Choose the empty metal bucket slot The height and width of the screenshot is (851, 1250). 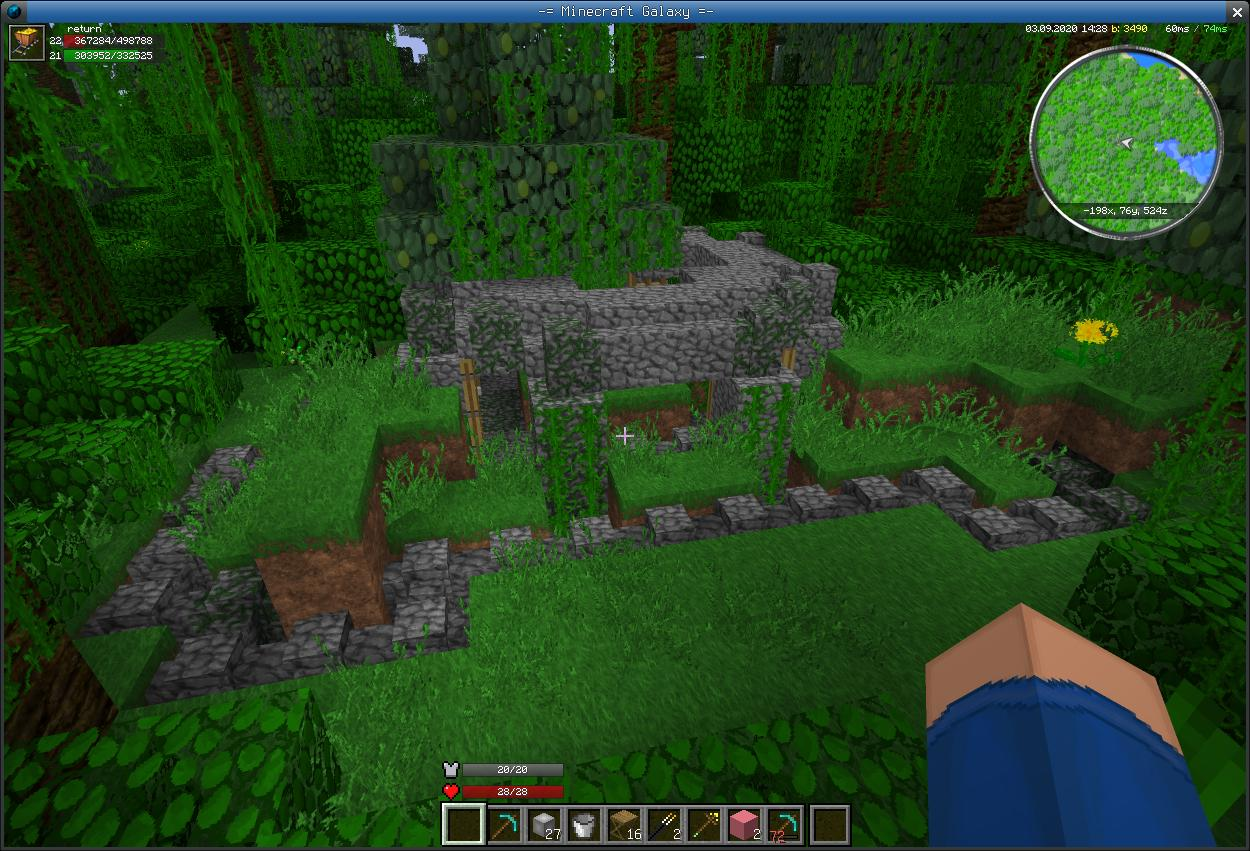tap(584, 825)
